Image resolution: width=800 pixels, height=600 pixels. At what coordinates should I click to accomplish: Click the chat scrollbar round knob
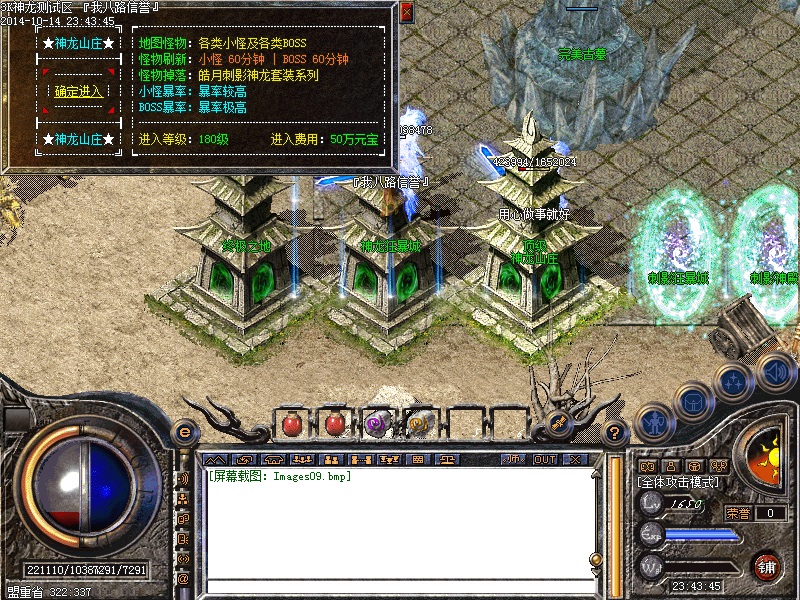pyautogui.click(x=596, y=559)
